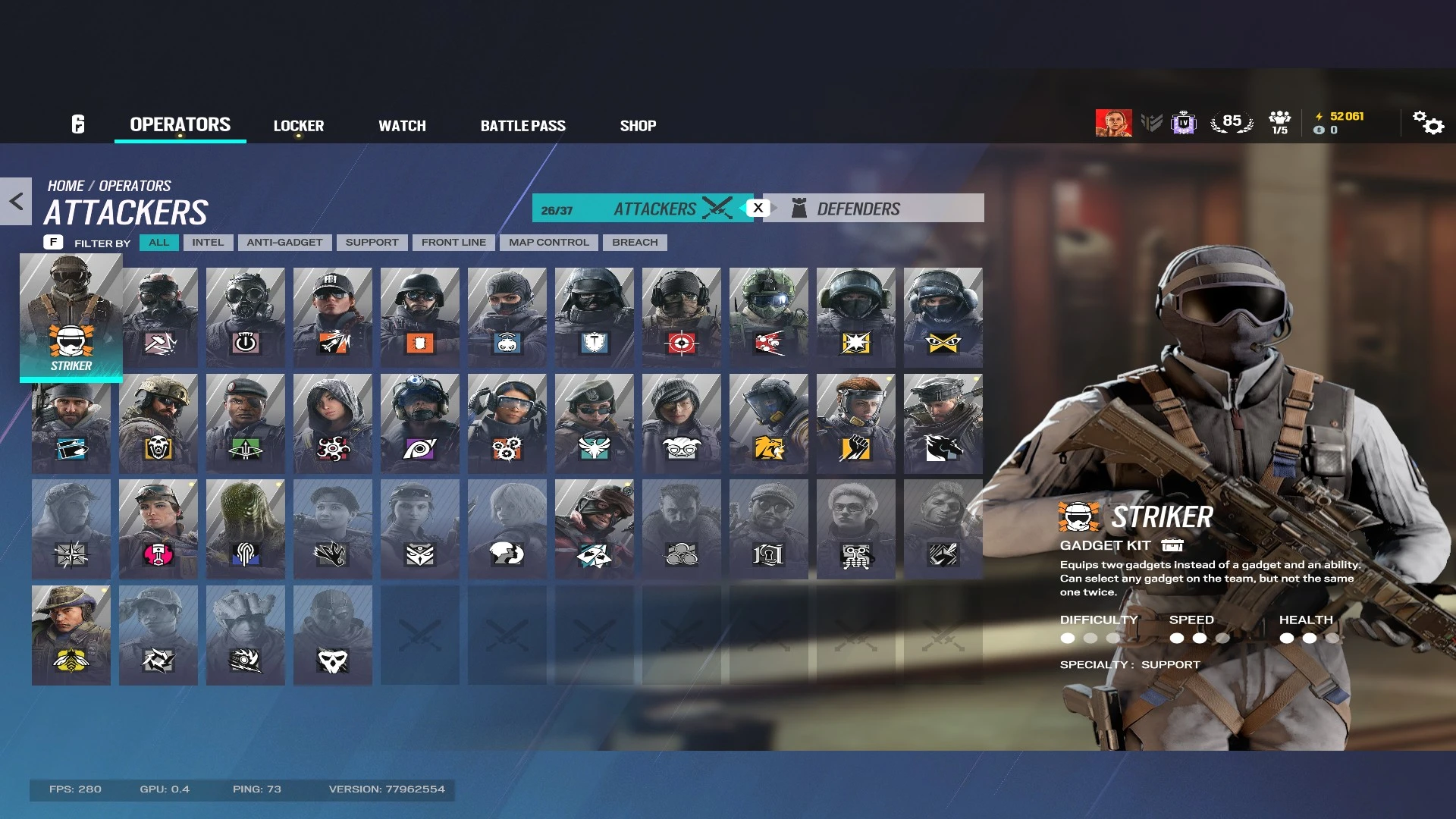Viewport: 1456px width, 819px height.
Task: Open the SHOP tab
Action: [x=638, y=126]
